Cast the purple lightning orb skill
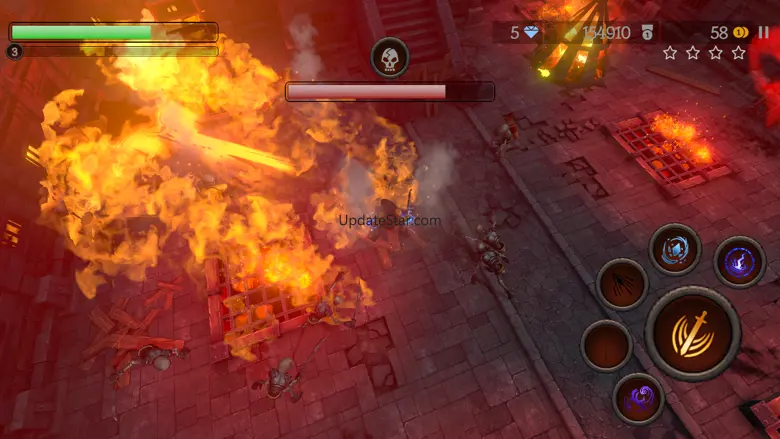Image resolution: width=780 pixels, height=439 pixels. click(740, 262)
